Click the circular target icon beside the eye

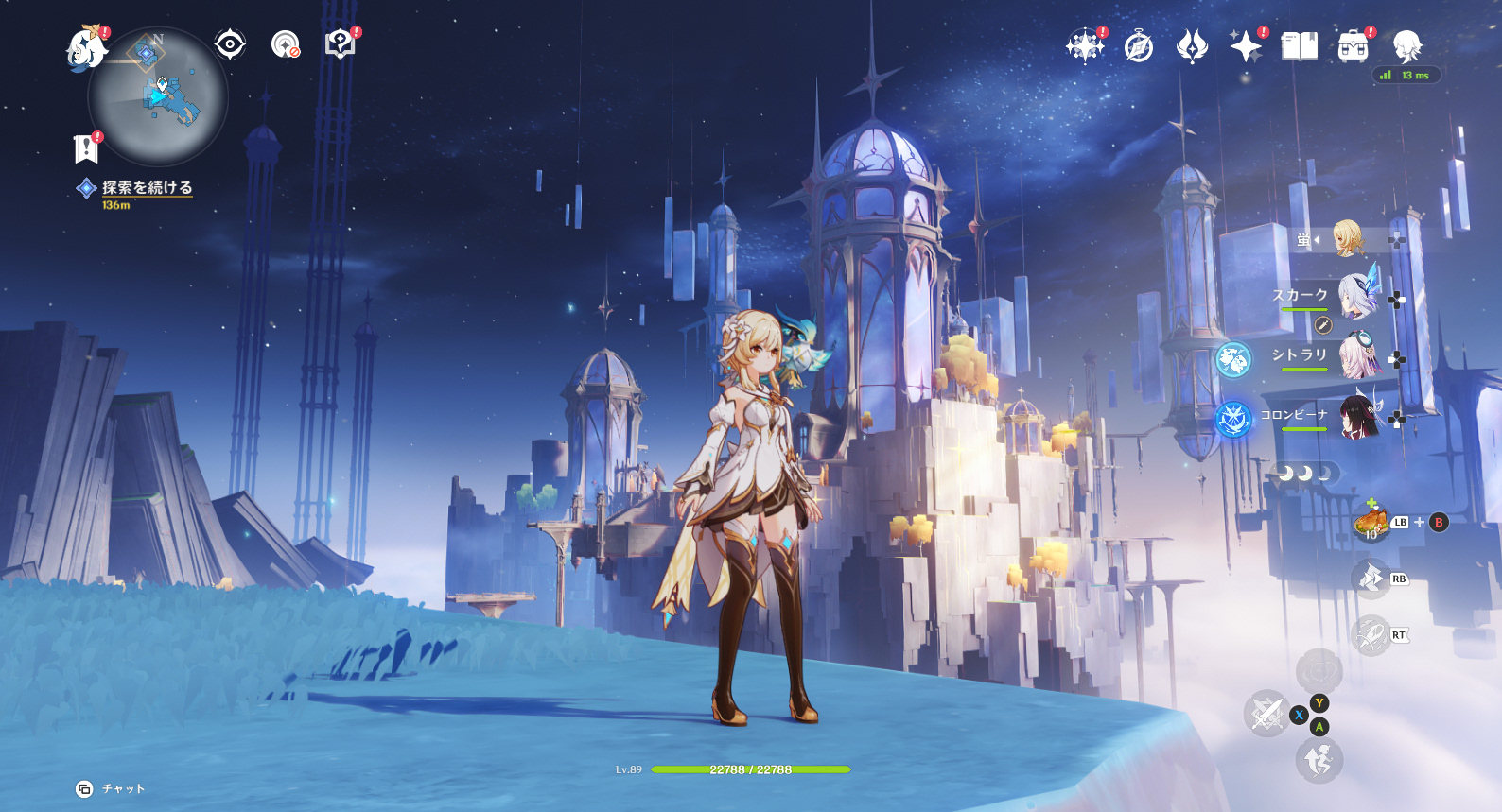click(x=285, y=44)
